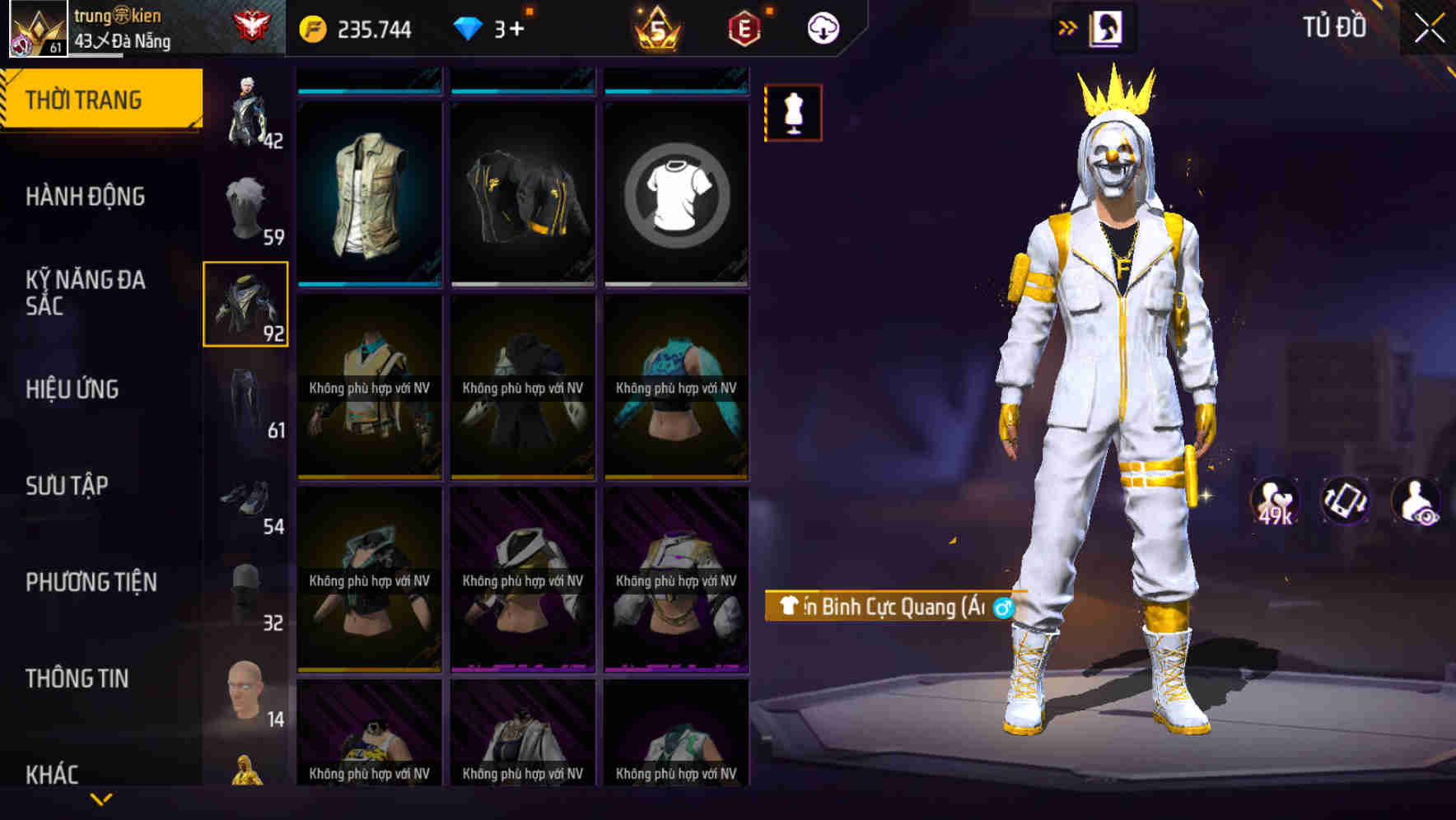Click the Tín Binh Cực Quang item label
Screen dimensions: 1456x820
[885, 607]
